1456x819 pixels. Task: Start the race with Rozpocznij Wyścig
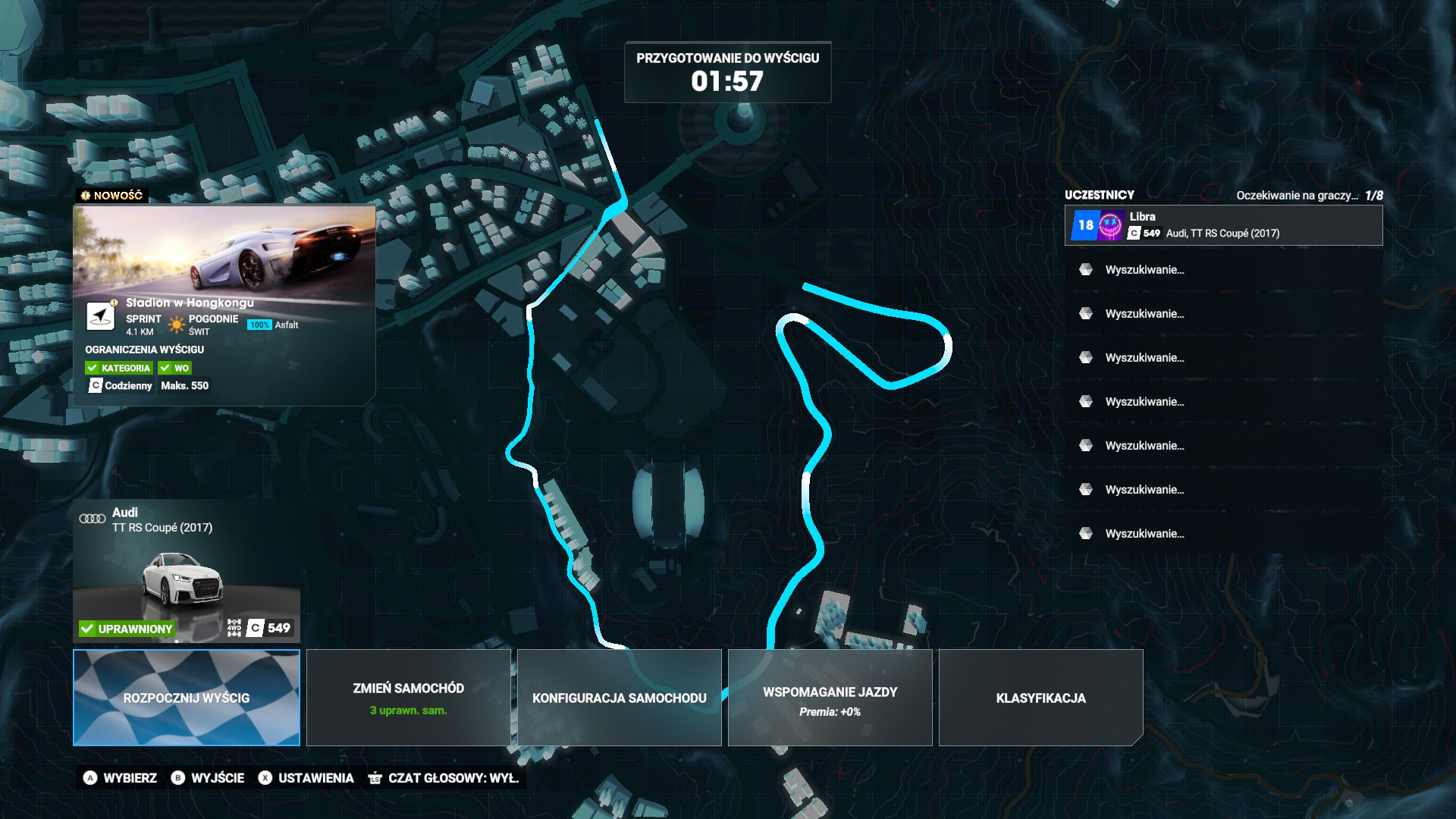point(187,698)
